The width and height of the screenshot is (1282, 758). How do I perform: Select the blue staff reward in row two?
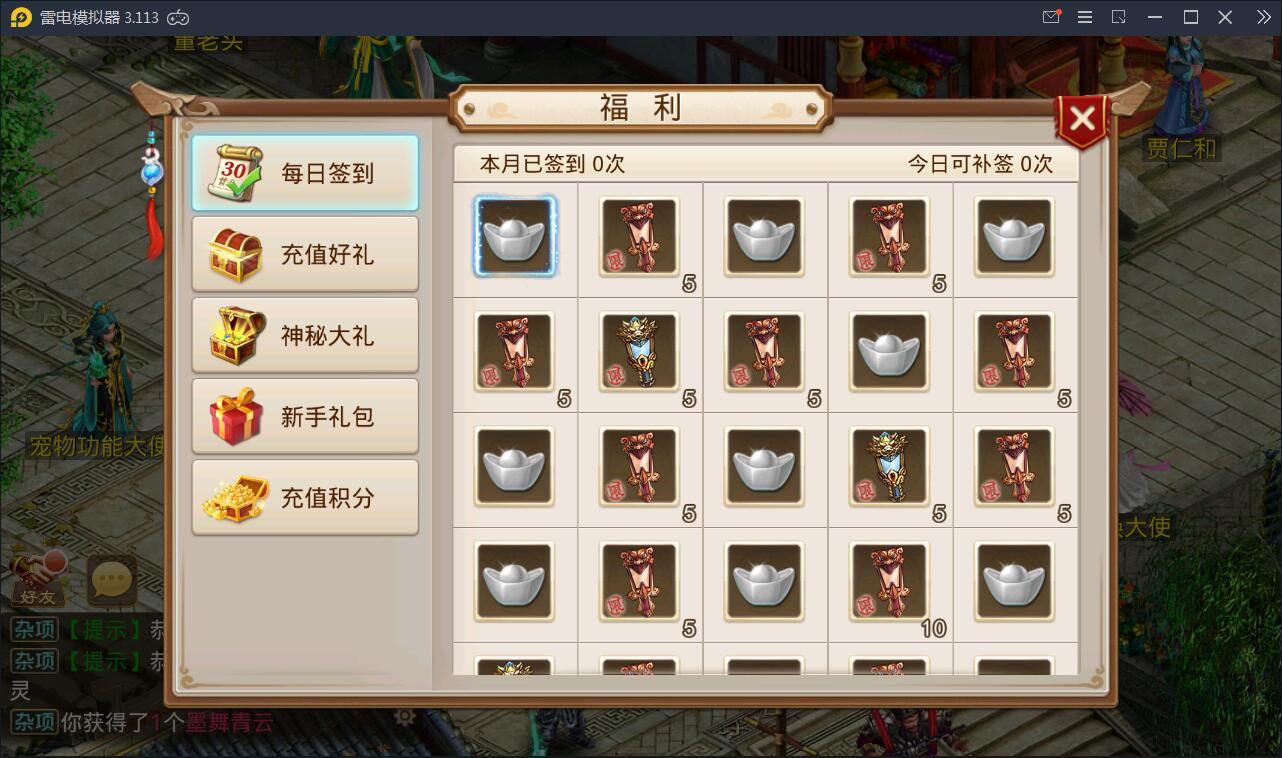[640, 352]
